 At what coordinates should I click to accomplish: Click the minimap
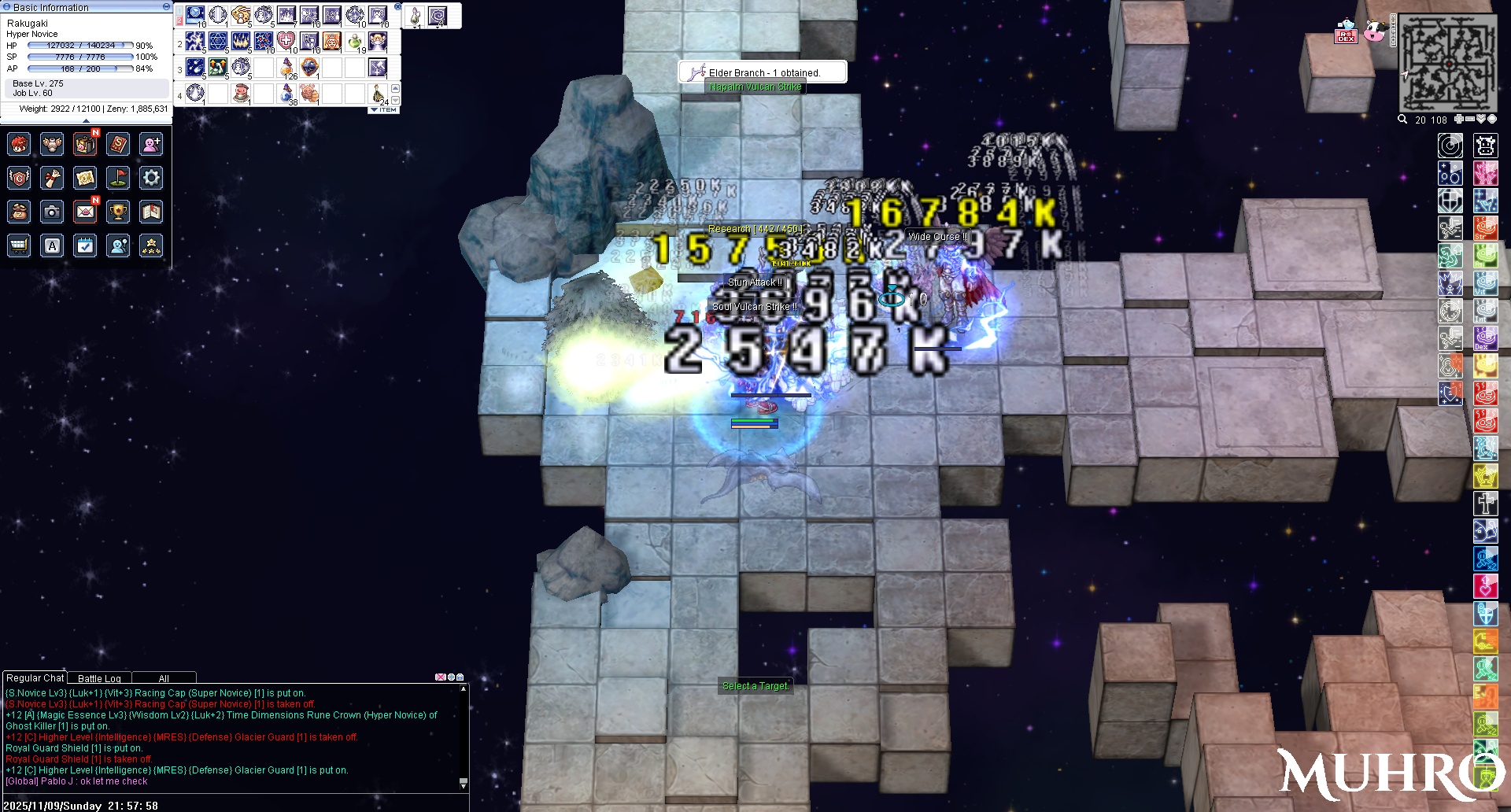(x=1448, y=63)
